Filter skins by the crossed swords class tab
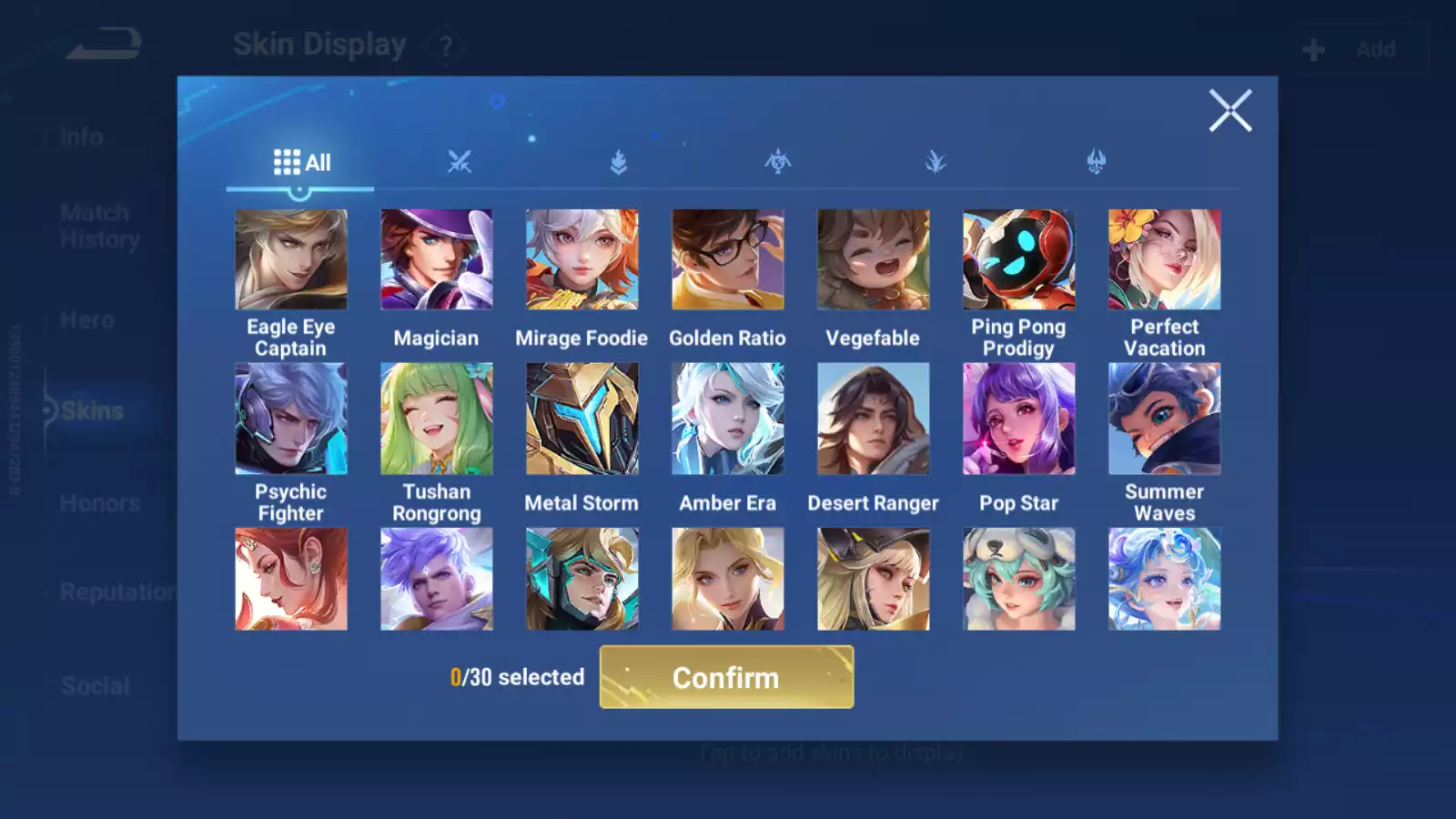The height and width of the screenshot is (819, 1456). (460, 163)
